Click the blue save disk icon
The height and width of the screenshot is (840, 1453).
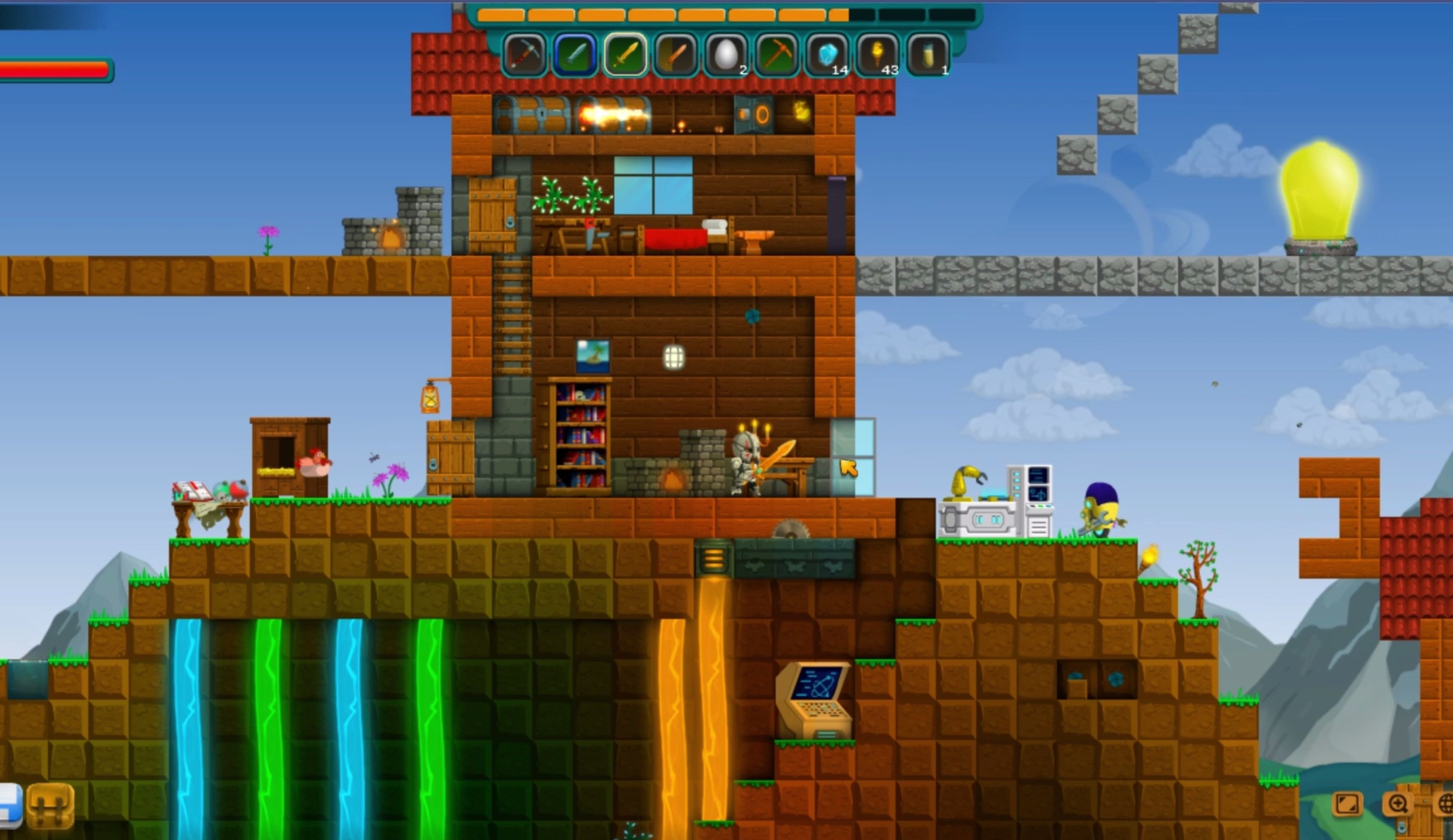(x=9, y=806)
